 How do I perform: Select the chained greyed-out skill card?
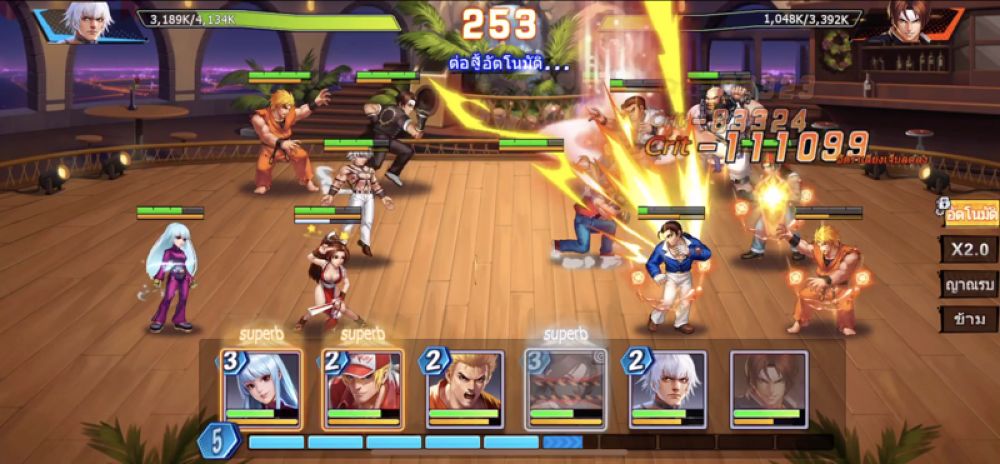[x=566, y=389]
